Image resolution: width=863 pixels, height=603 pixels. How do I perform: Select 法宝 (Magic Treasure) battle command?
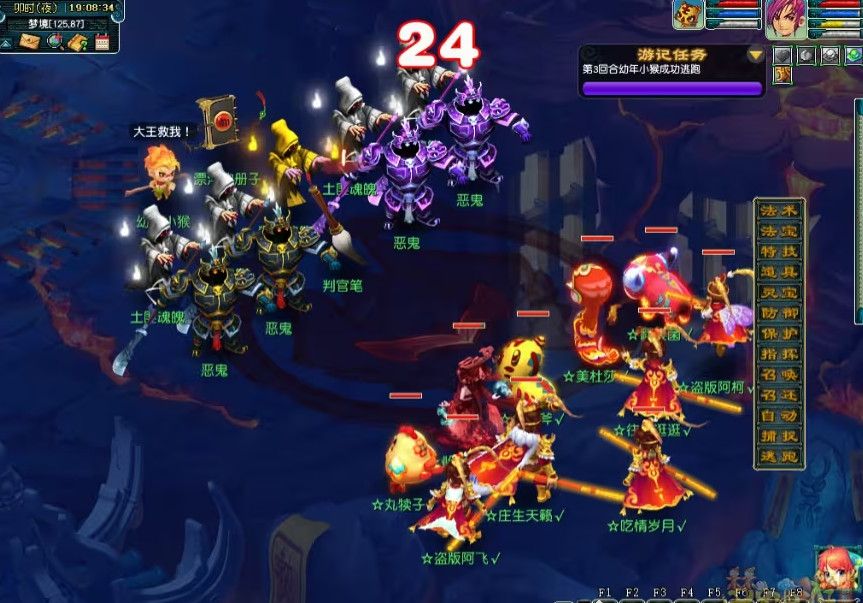(x=779, y=231)
